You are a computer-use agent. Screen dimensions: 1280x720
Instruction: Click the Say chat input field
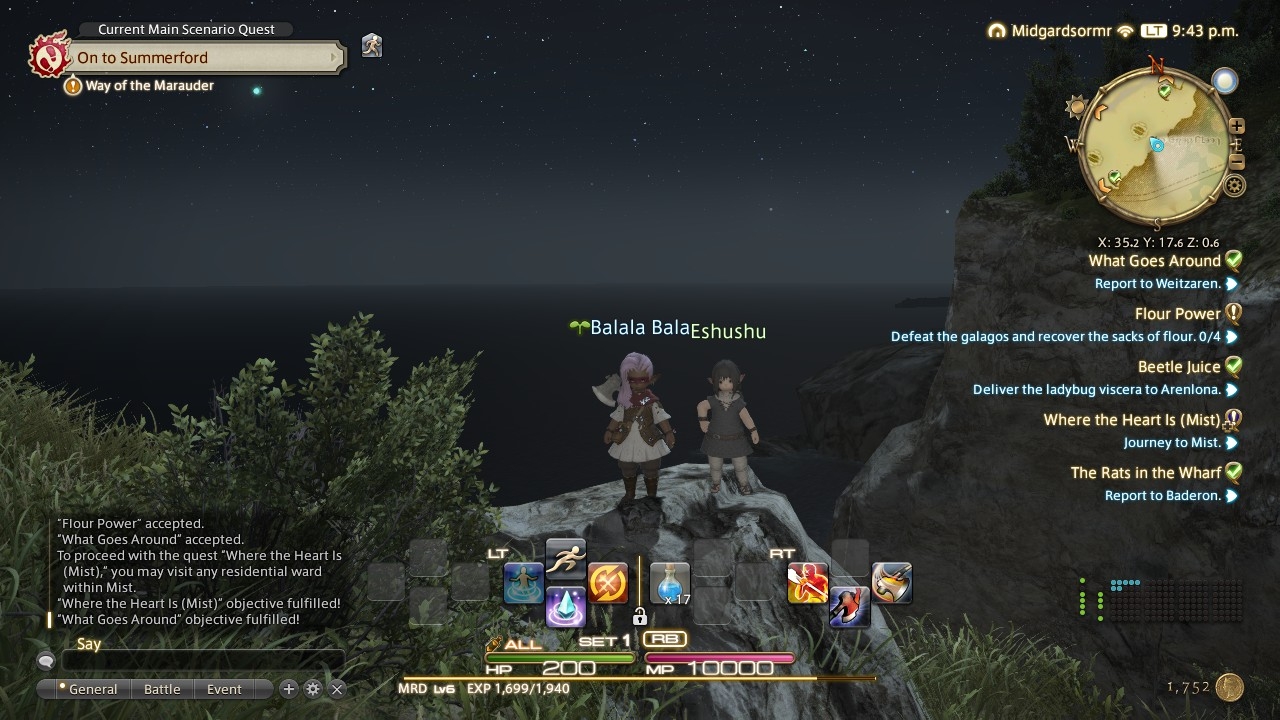pos(203,661)
